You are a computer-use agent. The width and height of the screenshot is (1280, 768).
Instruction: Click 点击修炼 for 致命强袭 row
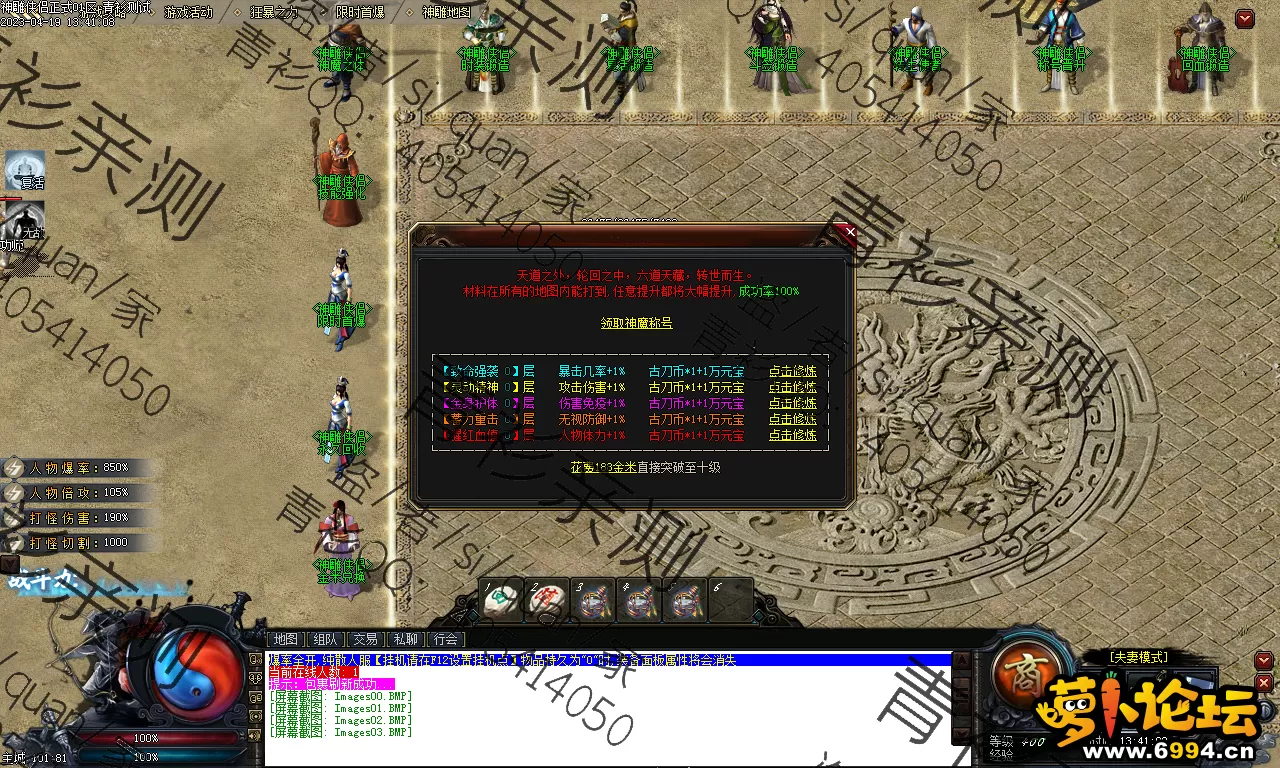[792, 371]
